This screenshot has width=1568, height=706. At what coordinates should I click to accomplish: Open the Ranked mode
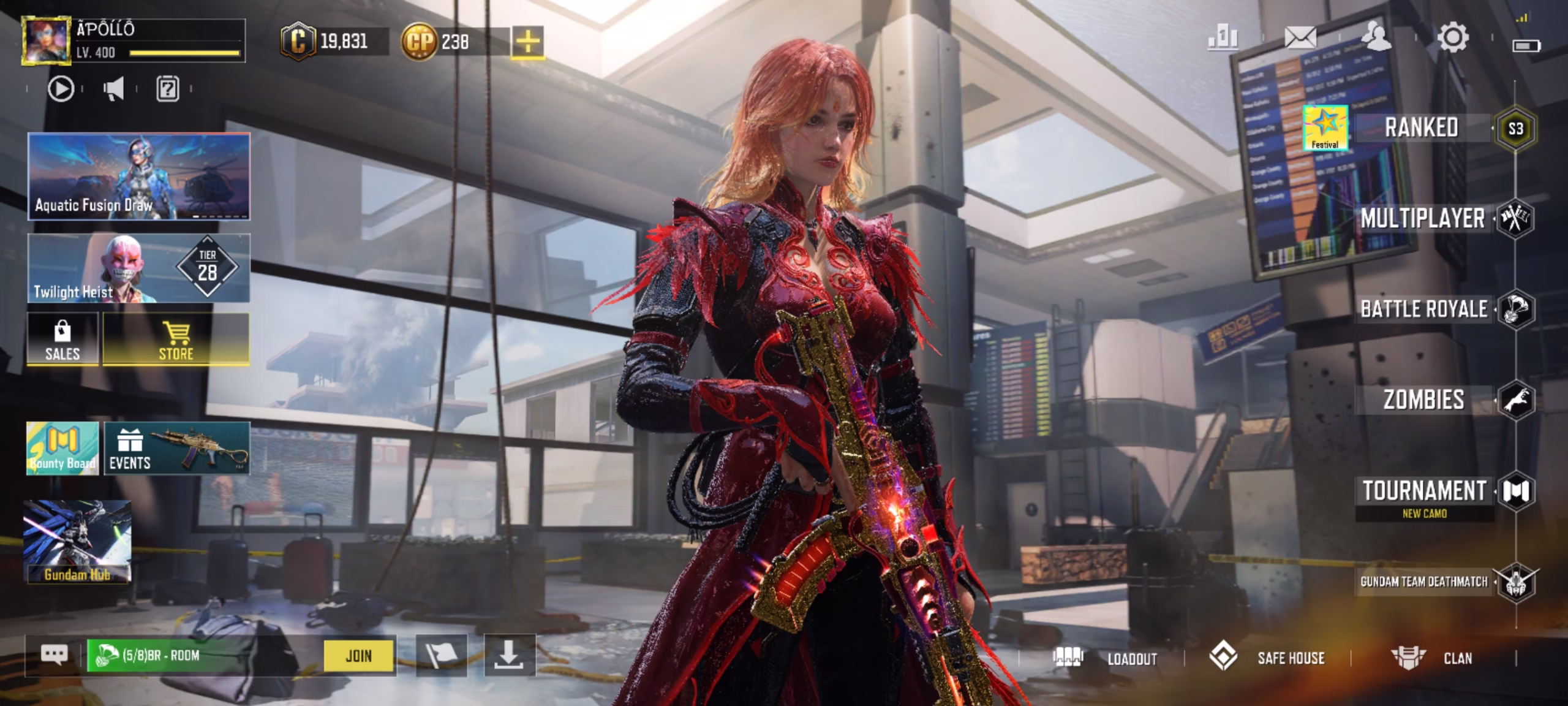1421,128
